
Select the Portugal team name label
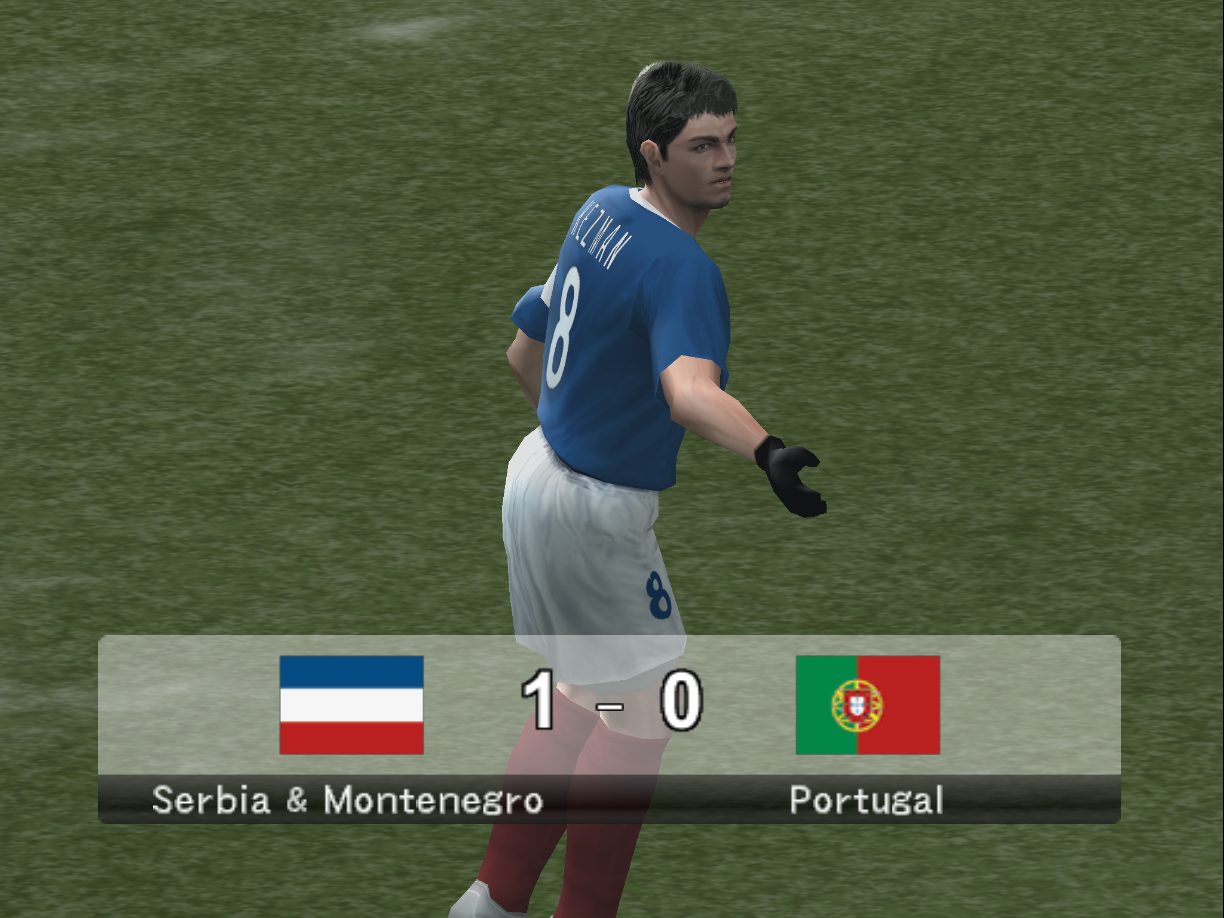pos(866,800)
